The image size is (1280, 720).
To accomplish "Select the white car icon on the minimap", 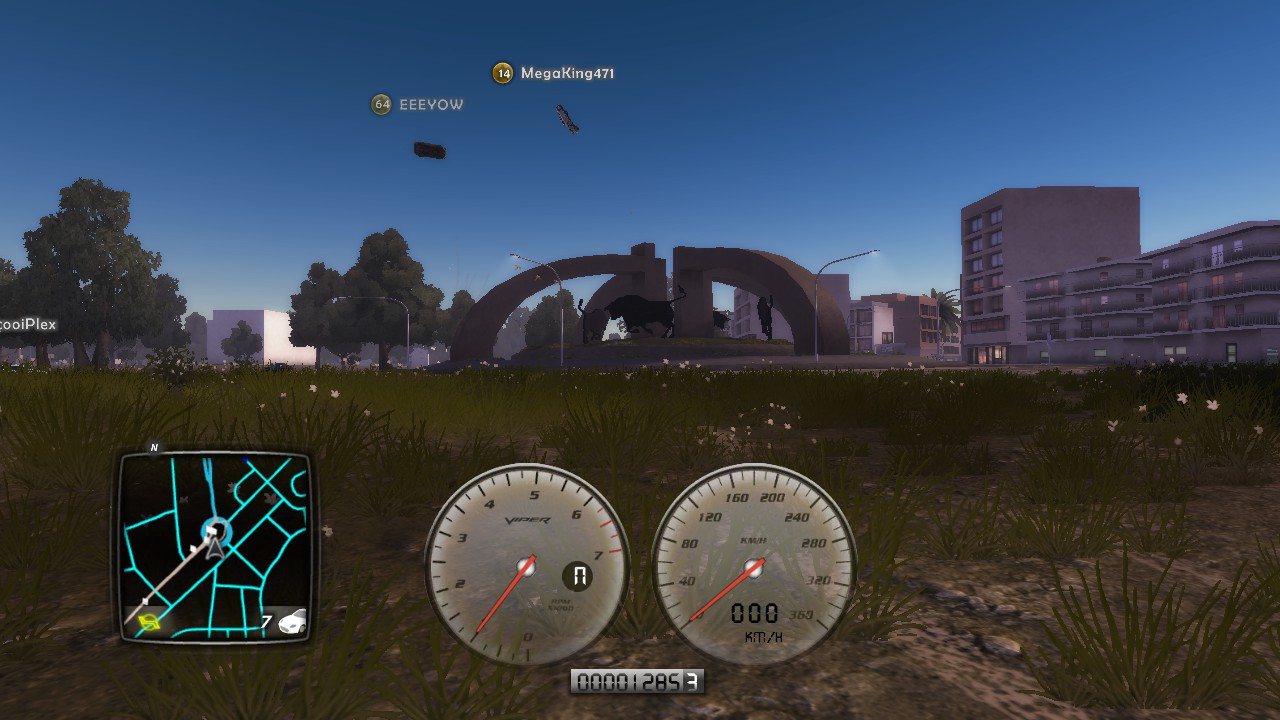I will click(x=293, y=622).
